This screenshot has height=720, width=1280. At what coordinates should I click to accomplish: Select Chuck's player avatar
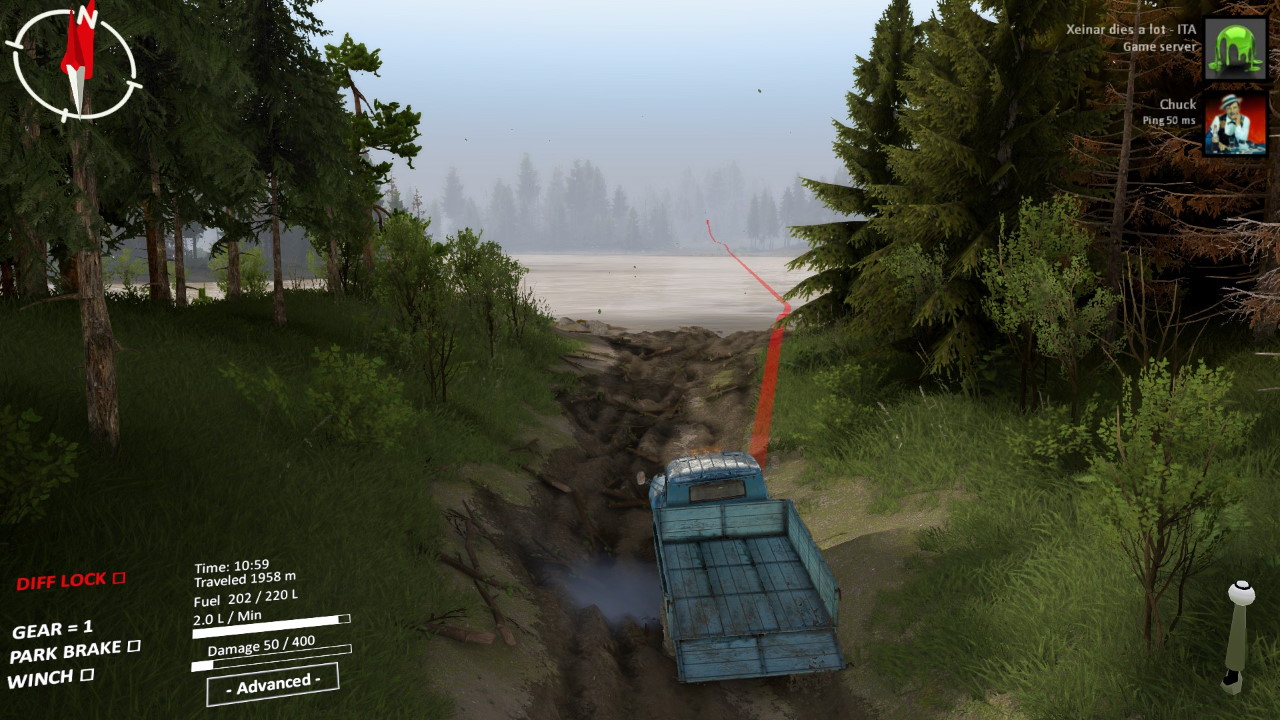point(1234,124)
